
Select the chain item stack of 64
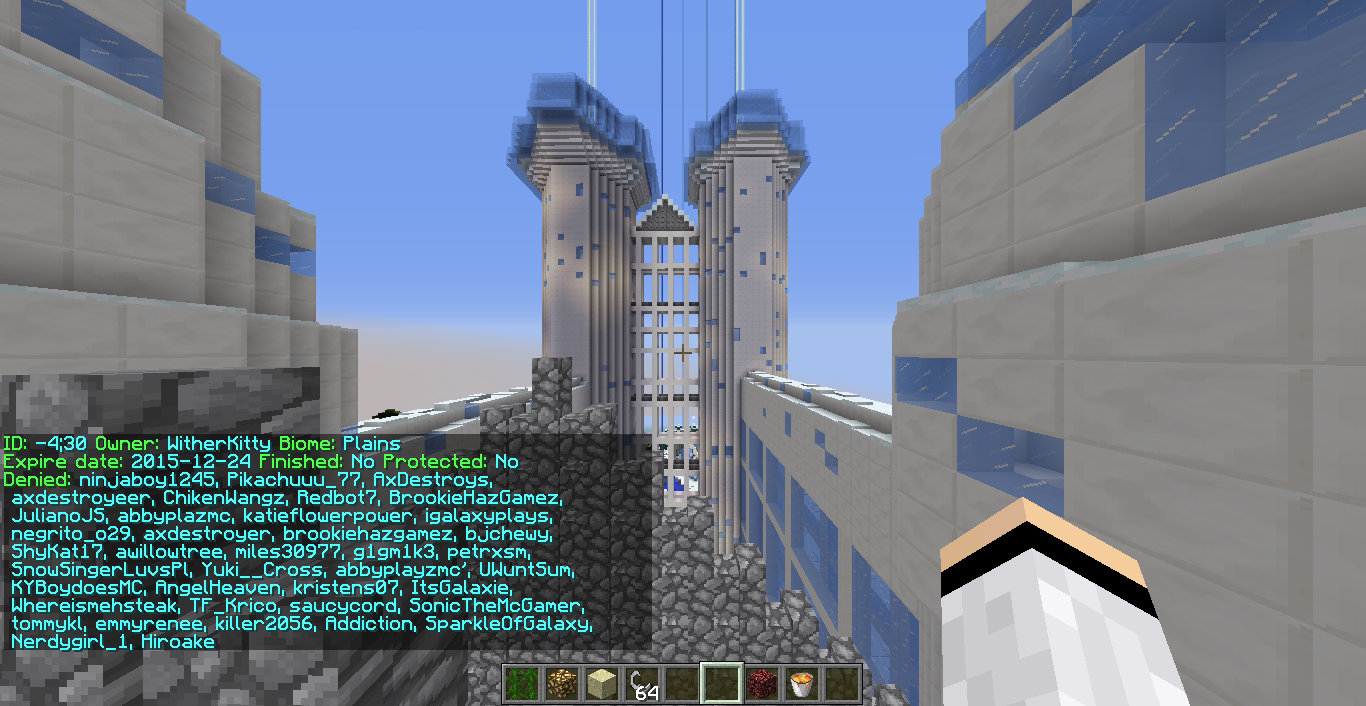[x=641, y=684]
